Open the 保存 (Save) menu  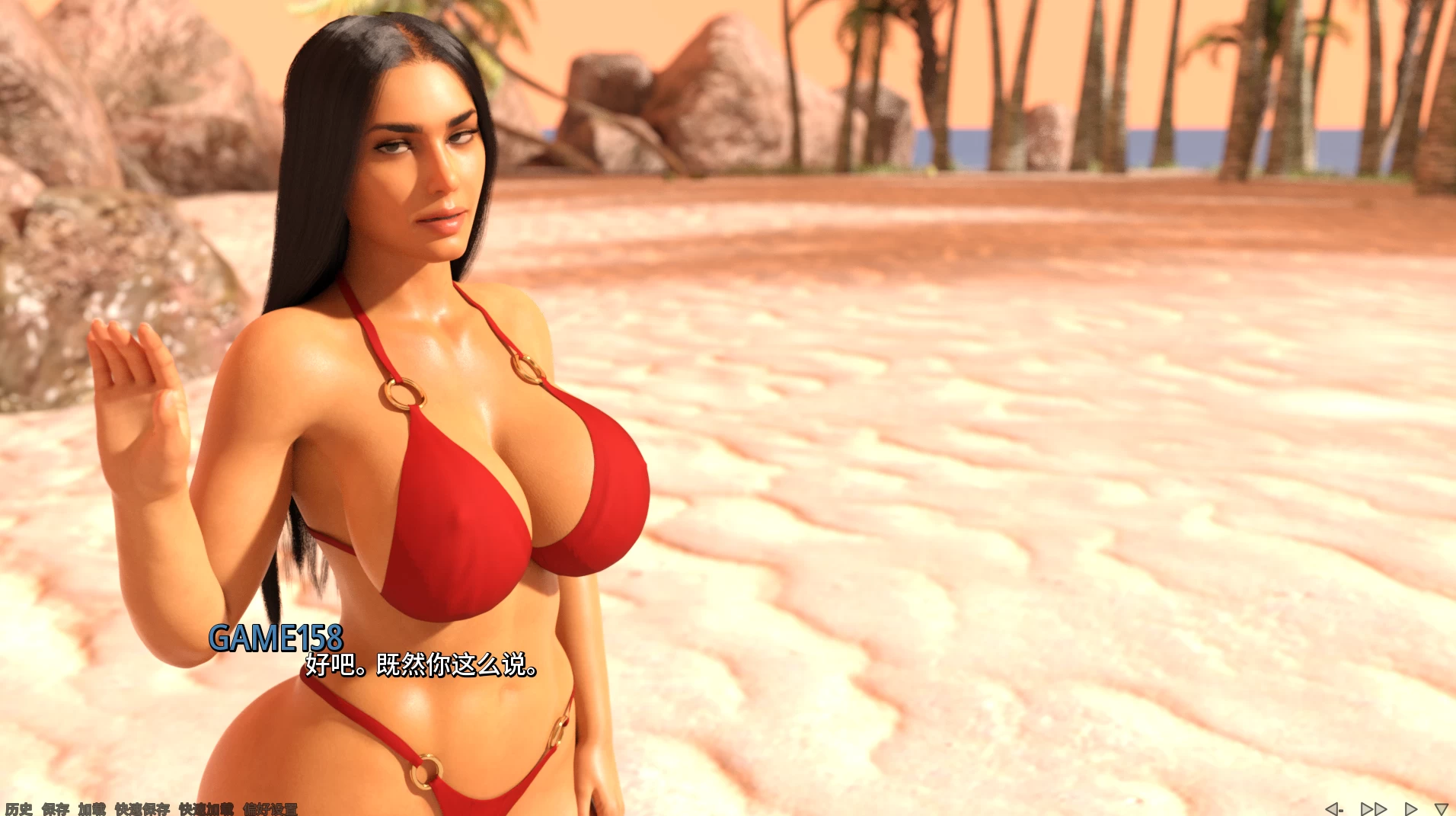[x=56, y=808]
